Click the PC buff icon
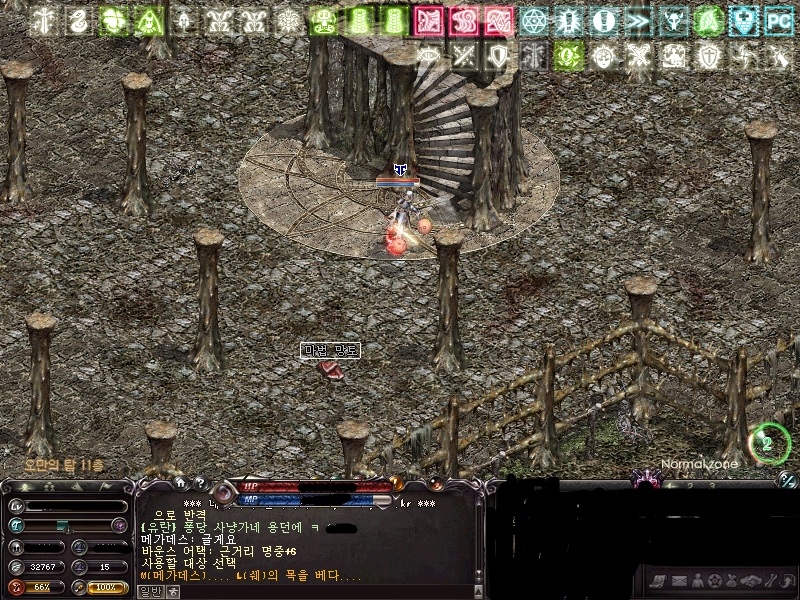The height and width of the screenshot is (600, 800). (x=777, y=20)
